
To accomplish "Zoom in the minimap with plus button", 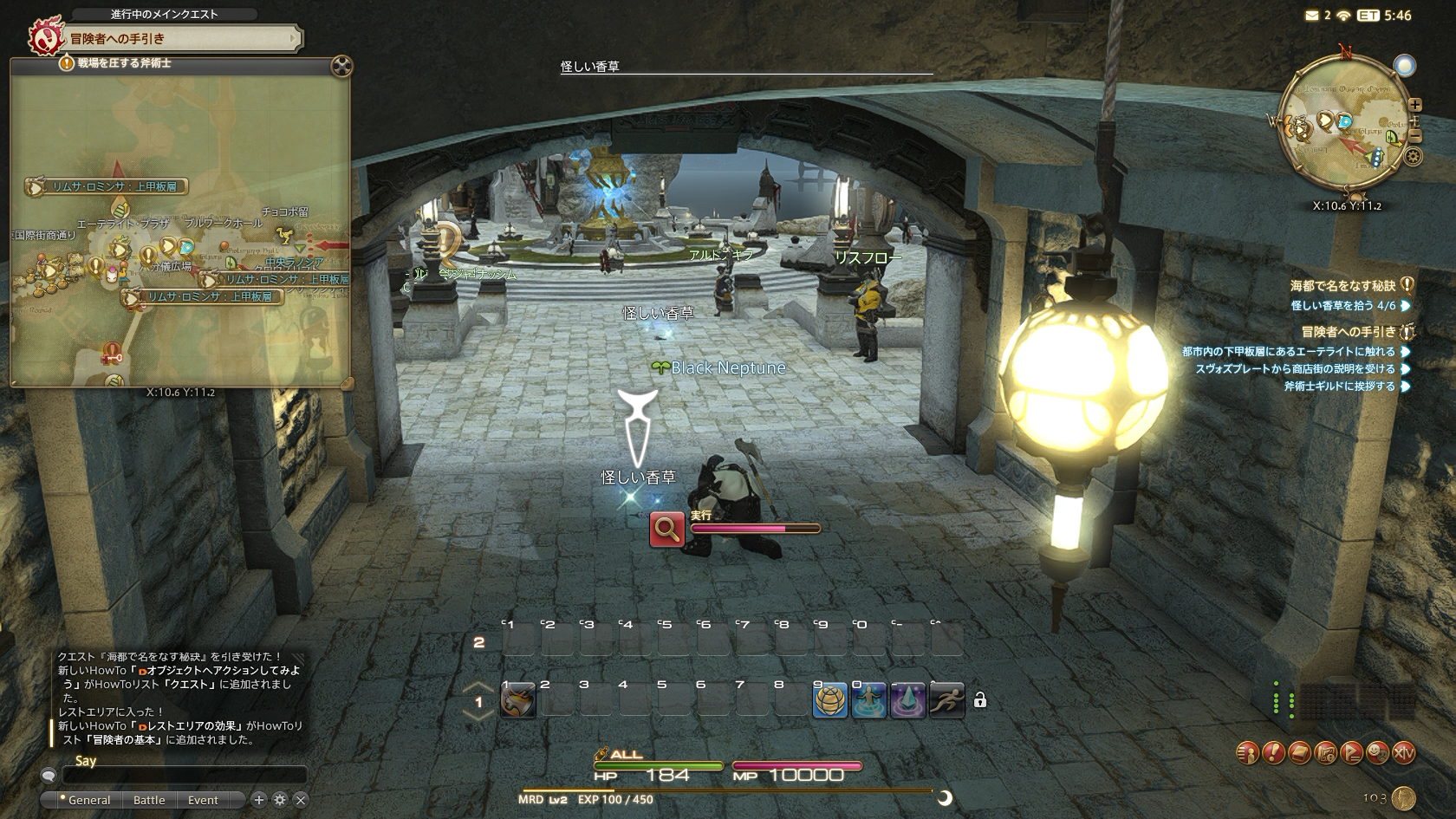I will click(x=1415, y=106).
